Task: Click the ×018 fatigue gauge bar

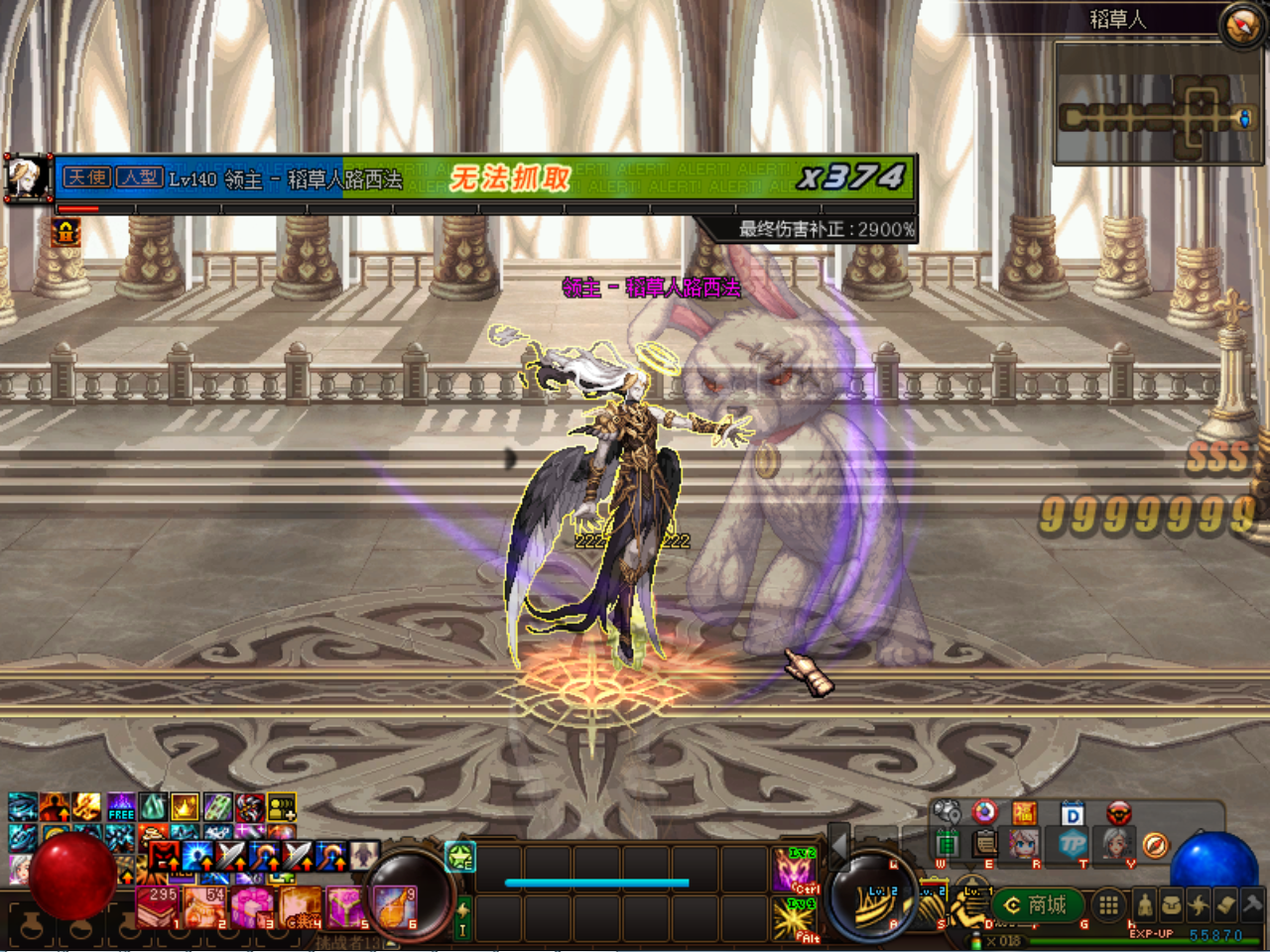Action: click(1002, 939)
